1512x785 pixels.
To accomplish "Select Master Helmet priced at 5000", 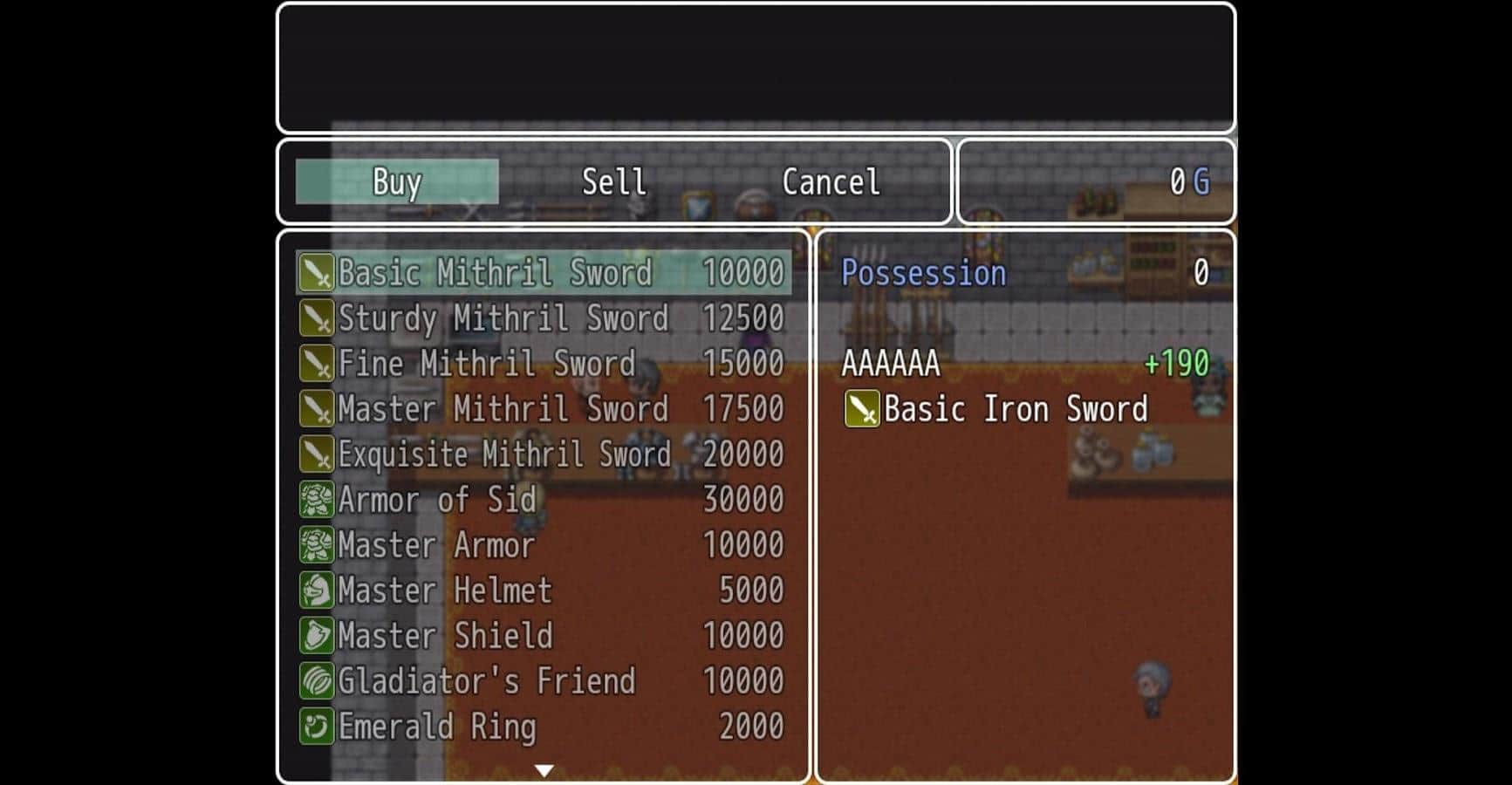I will point(543,590).
